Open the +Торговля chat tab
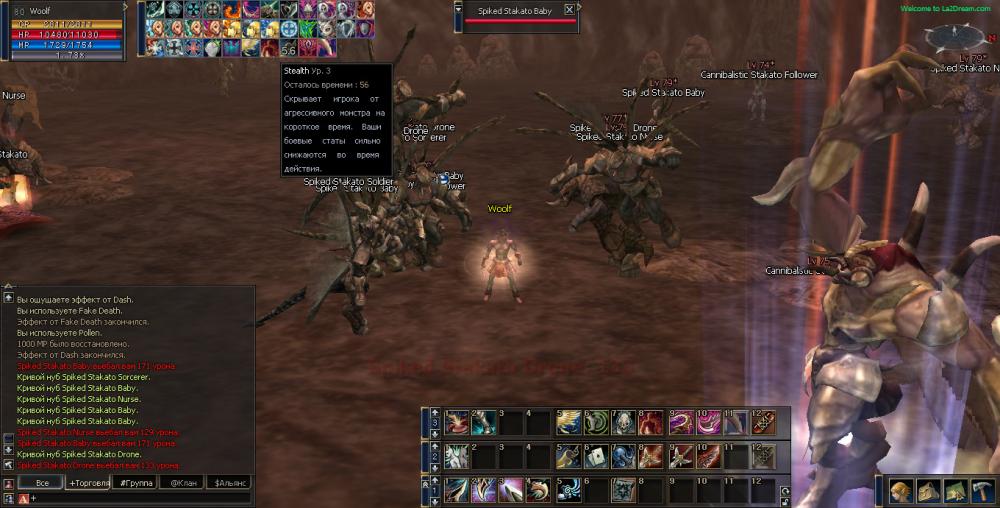 click(x=86, y=482)
